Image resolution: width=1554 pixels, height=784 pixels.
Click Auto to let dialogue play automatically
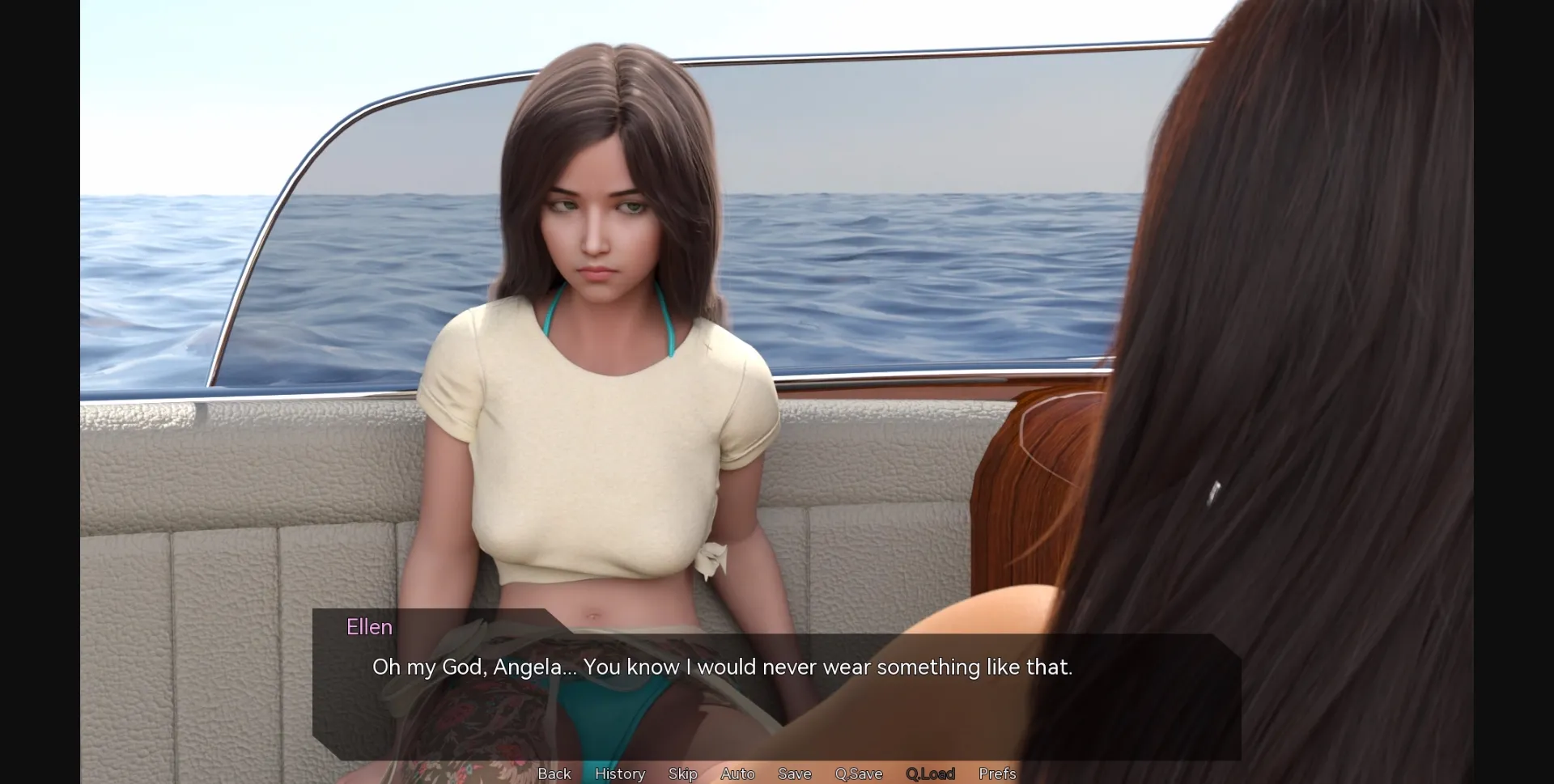[x=737, y=773]
